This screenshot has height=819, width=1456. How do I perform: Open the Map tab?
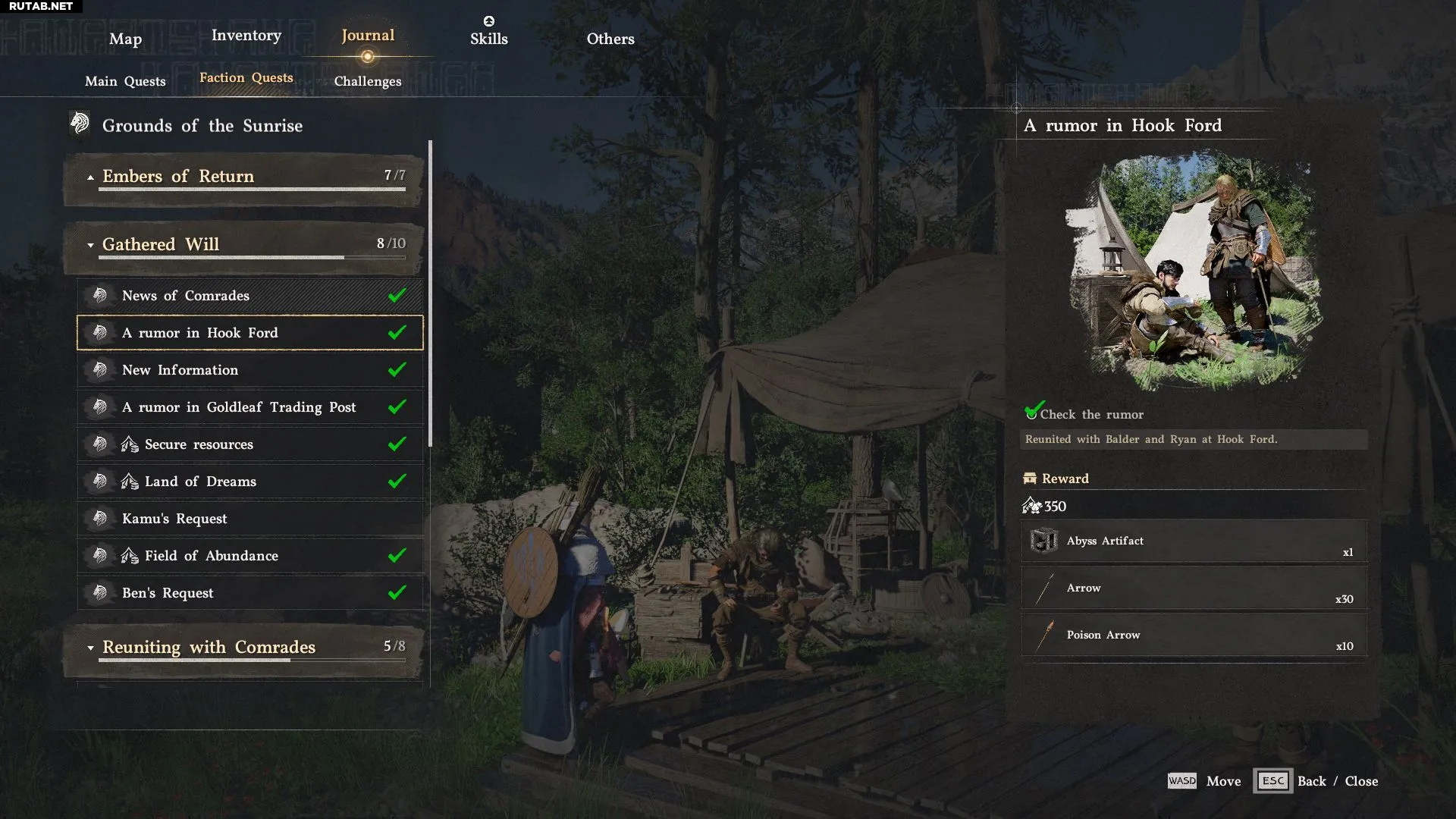(x=125, y=39)
